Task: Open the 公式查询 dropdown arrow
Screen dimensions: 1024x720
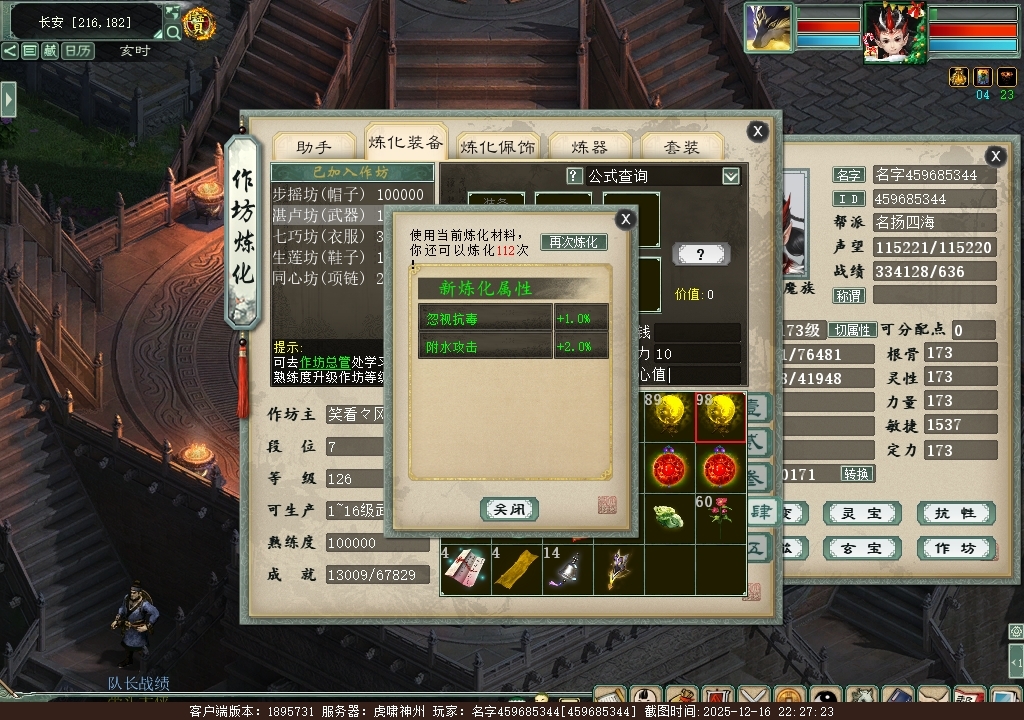Action: coord(731,176)
